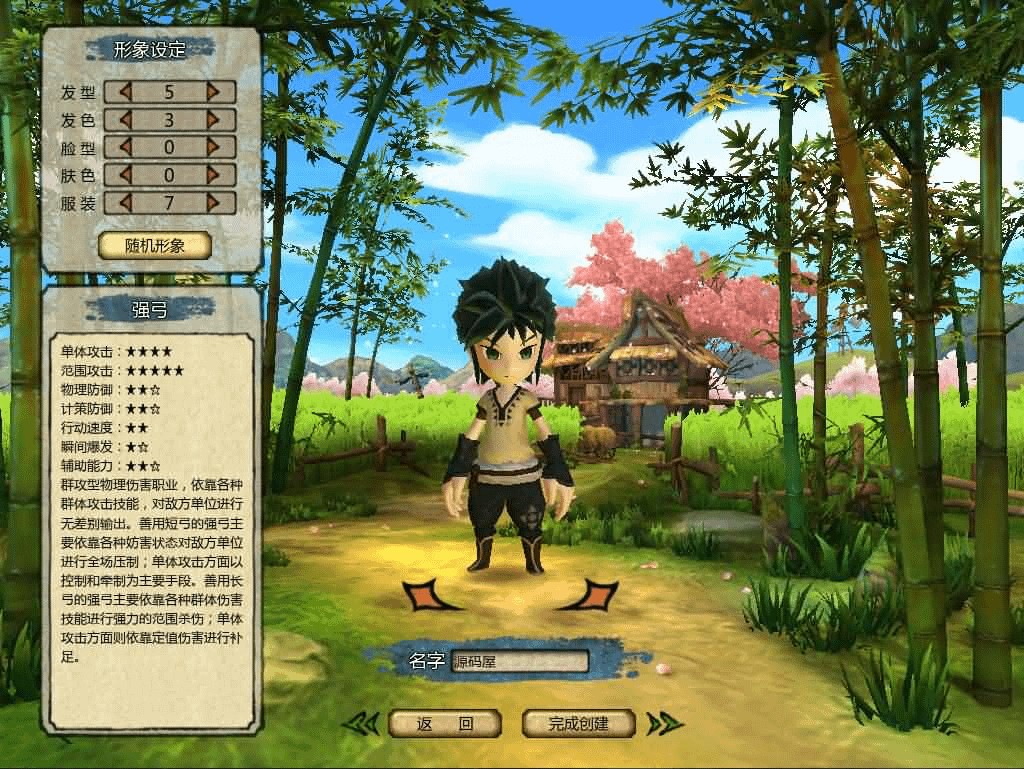Select the previous hairstyle (发型) option

point(126,93)
